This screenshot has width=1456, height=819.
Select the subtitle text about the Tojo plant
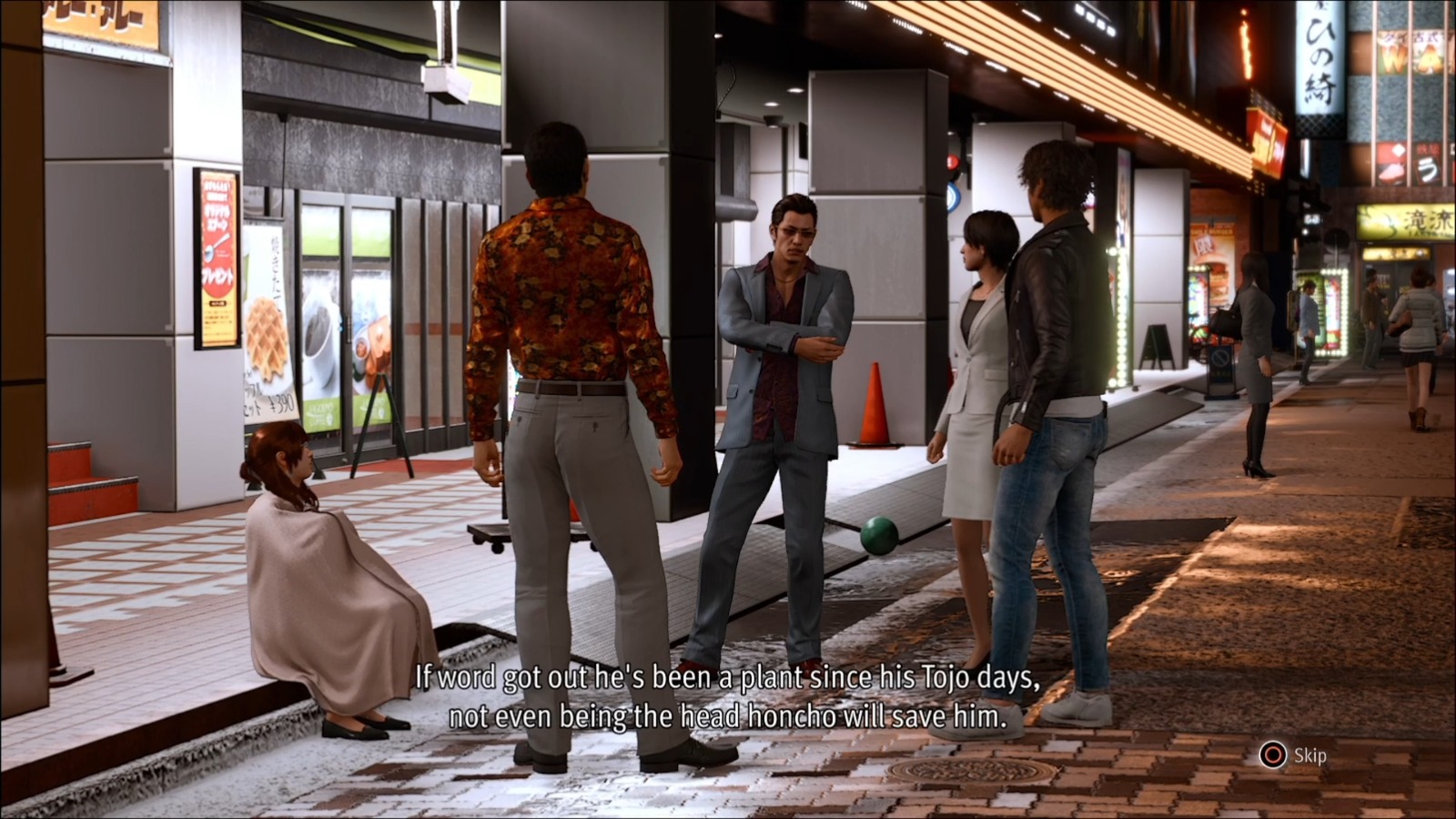click(728, 697)
